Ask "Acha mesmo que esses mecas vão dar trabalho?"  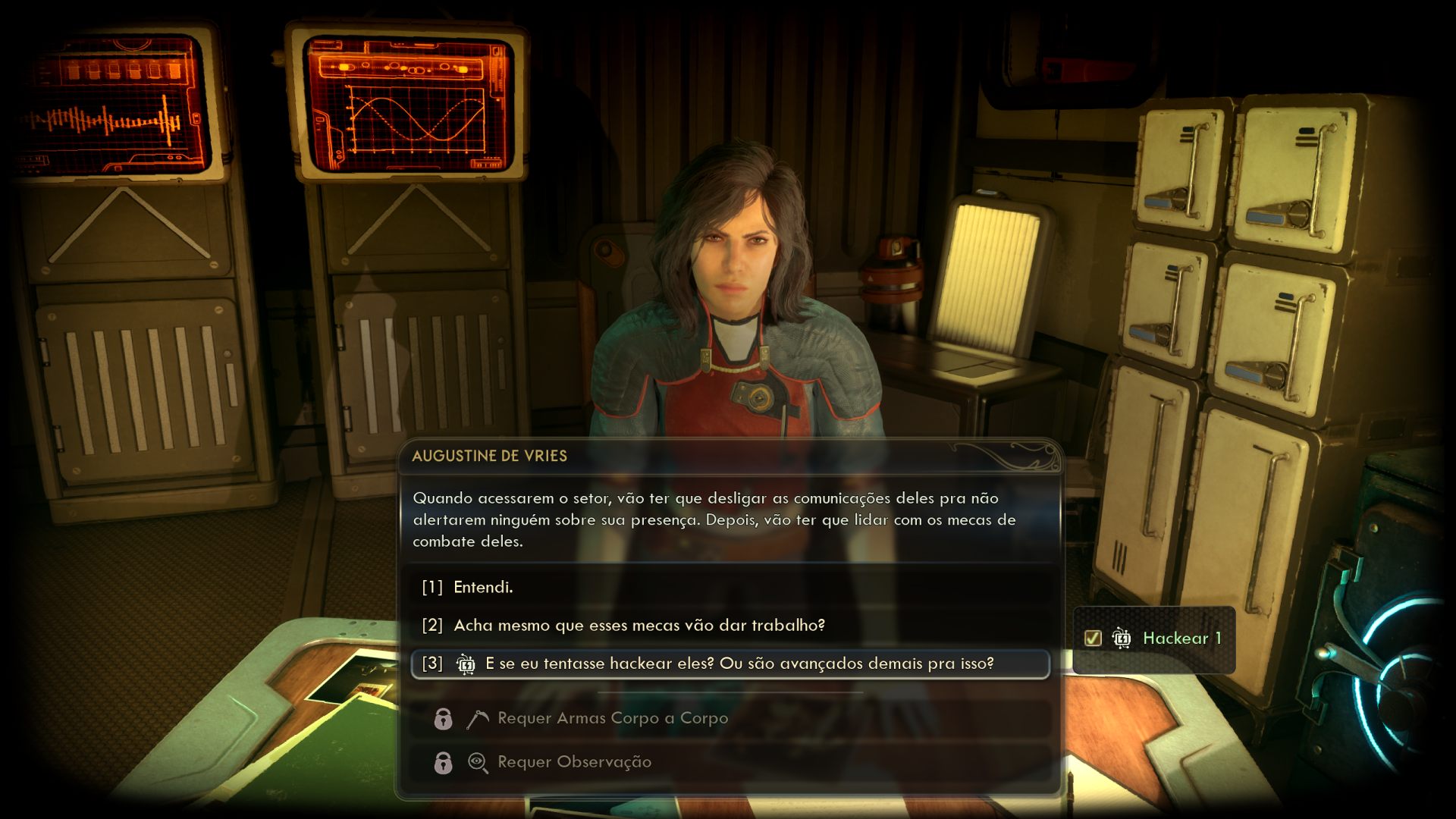639,626
